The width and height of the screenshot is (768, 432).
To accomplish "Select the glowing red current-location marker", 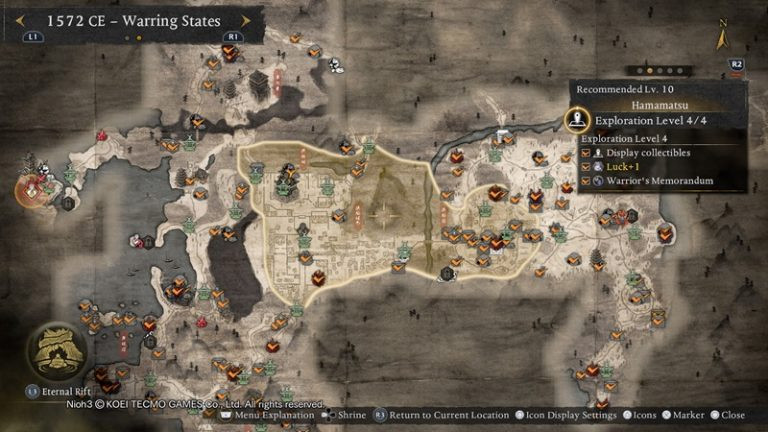I will (32, 187).
